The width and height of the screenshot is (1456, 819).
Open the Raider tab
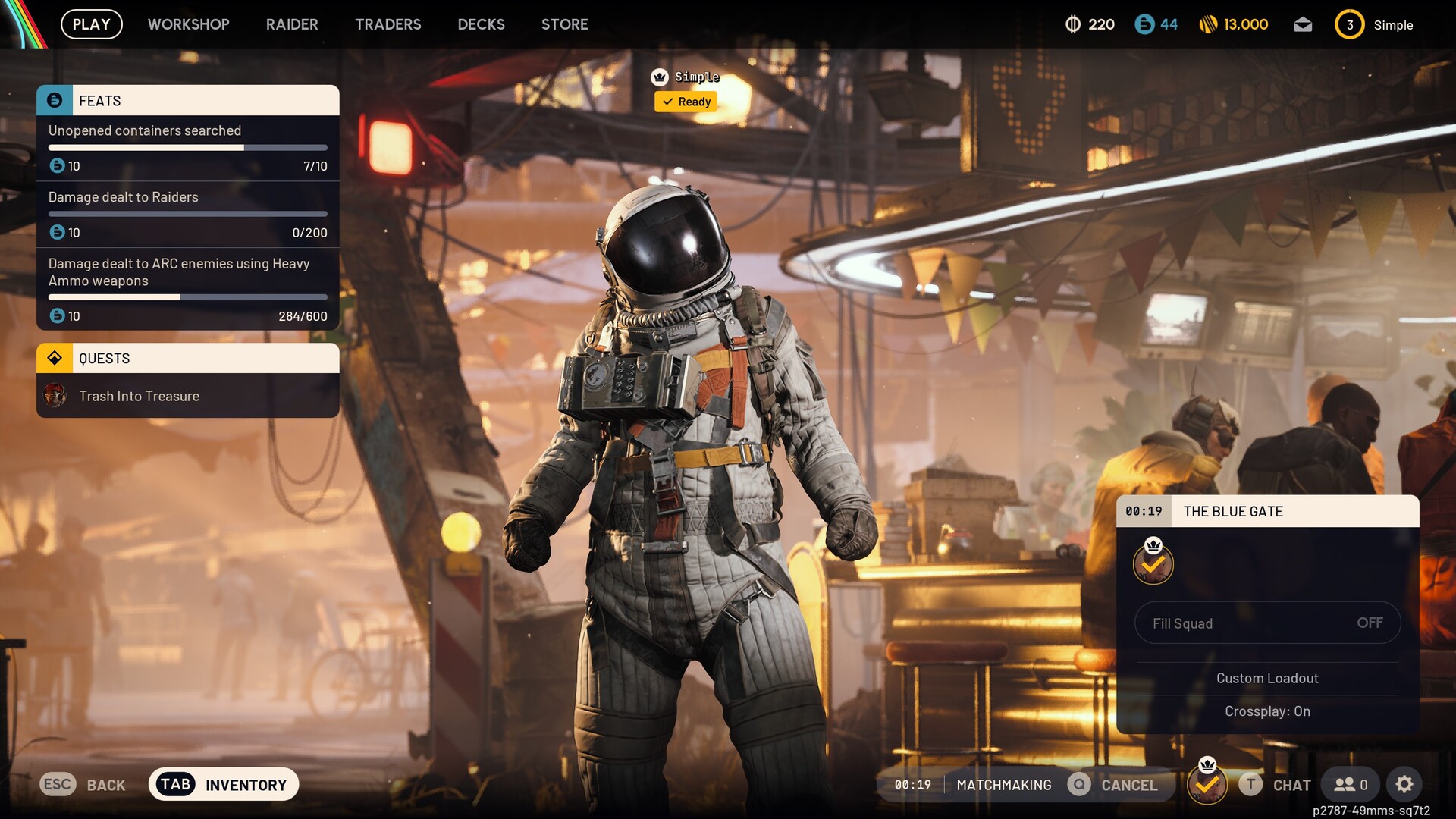pos(292,24)
